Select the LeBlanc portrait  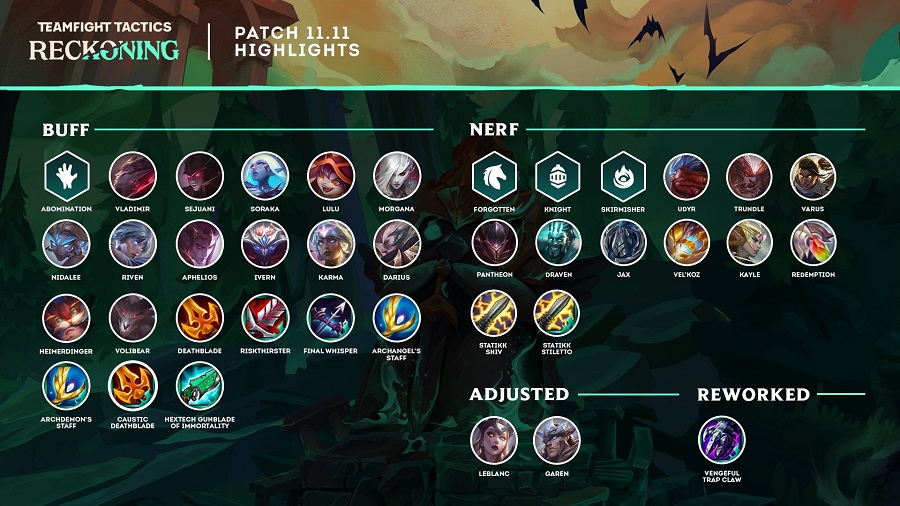(494, 440)
